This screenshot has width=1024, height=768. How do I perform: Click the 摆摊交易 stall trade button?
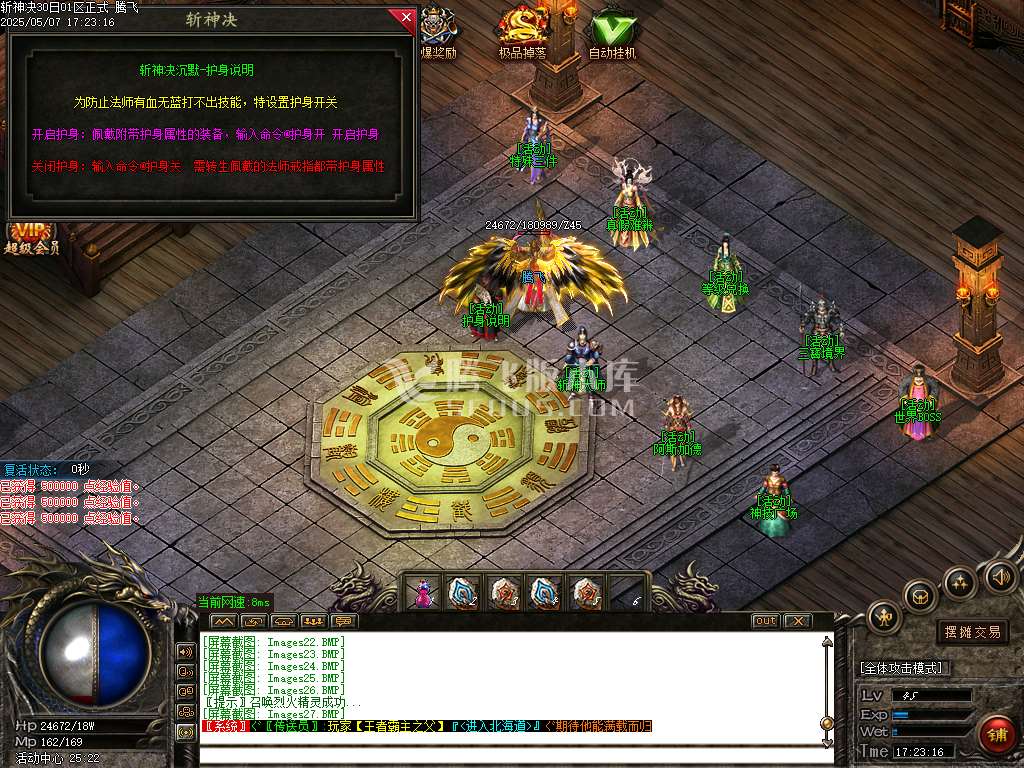tap(973, 632)
